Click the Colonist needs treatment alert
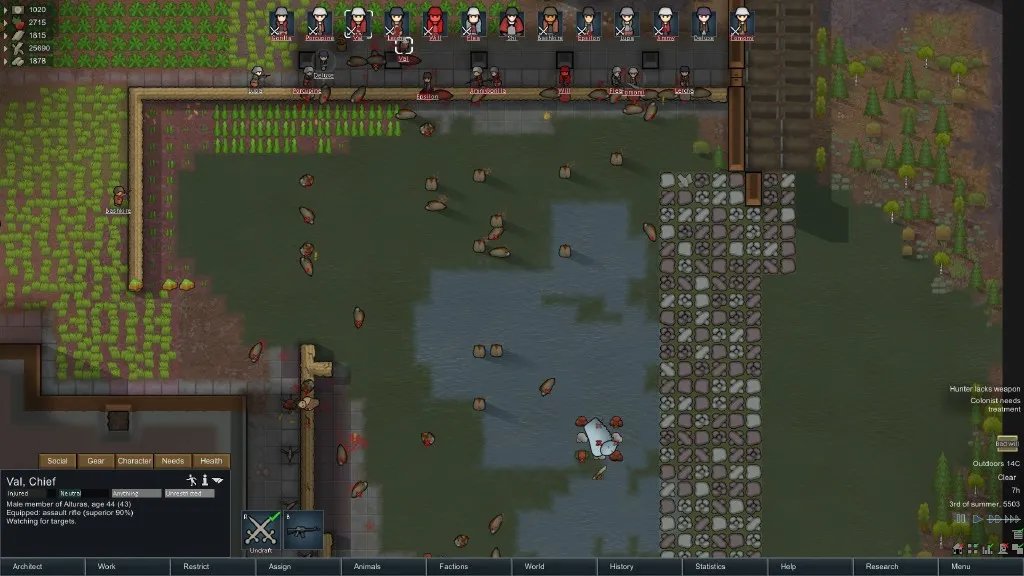 [x=994, y=405]
